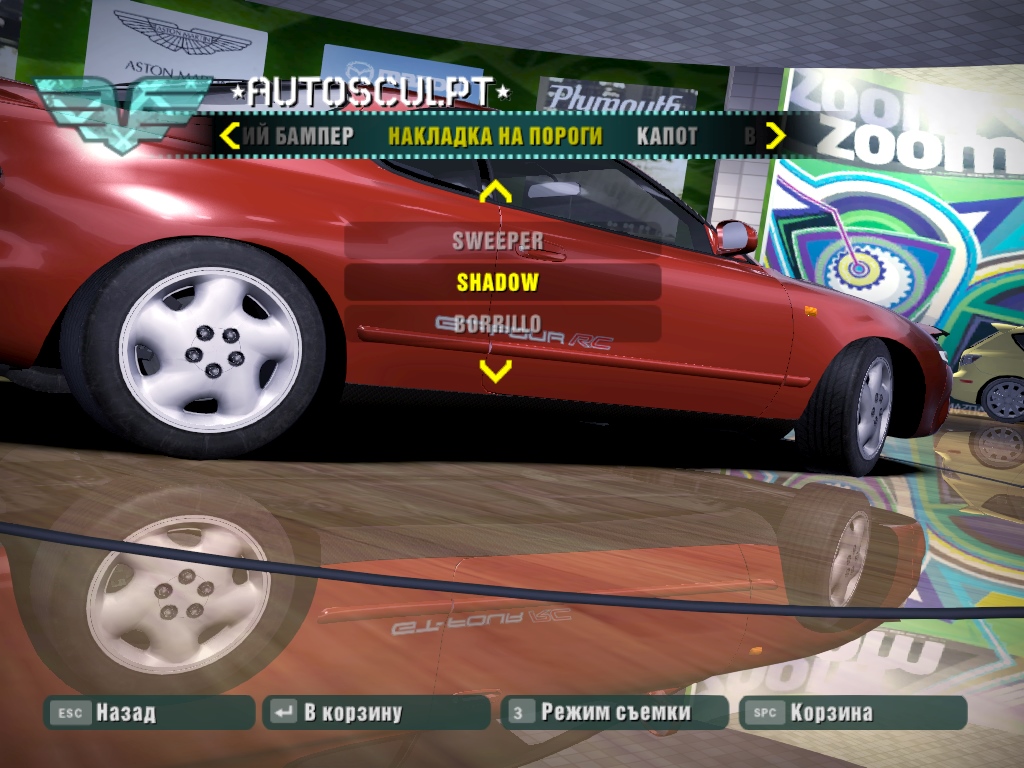Select the Накладка на пороги category

pyautogui.click(x=495, y=135)
